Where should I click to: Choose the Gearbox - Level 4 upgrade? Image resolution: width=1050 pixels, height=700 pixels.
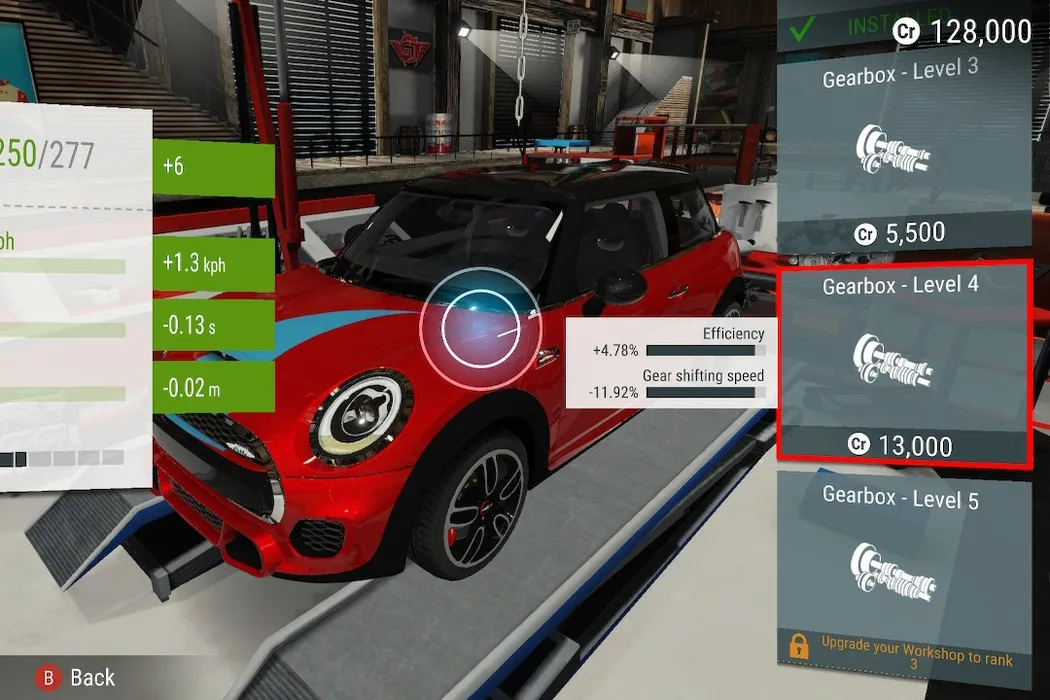[x=903, y=364]
